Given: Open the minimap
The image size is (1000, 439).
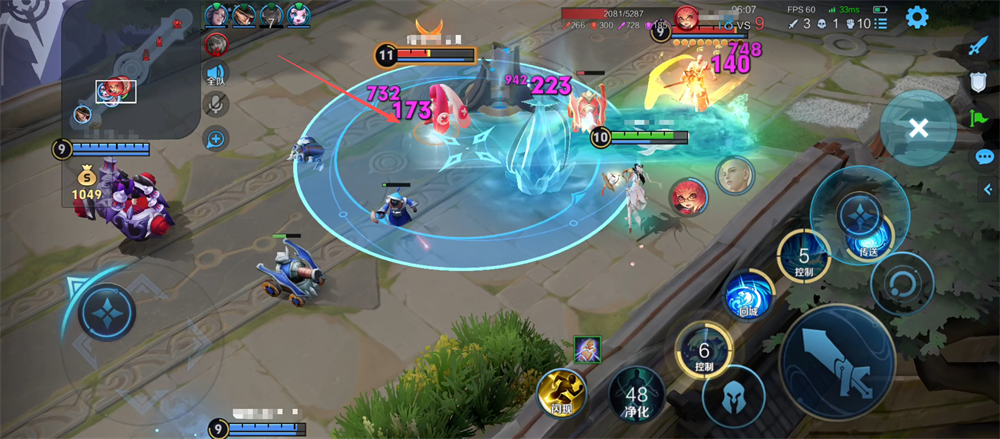Looking at the screenshot, I should tap(130, 70).
